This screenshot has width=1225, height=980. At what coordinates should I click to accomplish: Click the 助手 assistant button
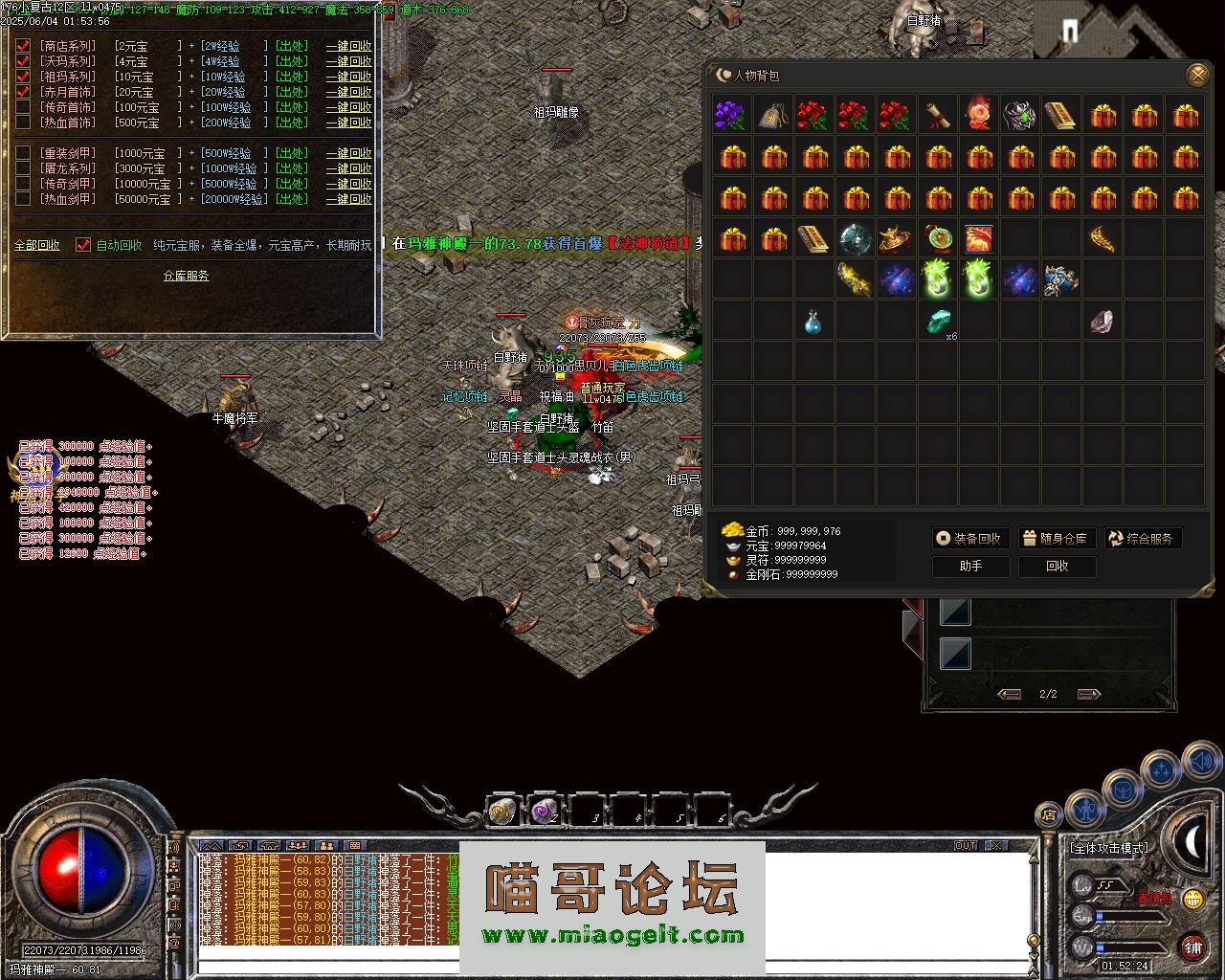(x=970, y=567)
